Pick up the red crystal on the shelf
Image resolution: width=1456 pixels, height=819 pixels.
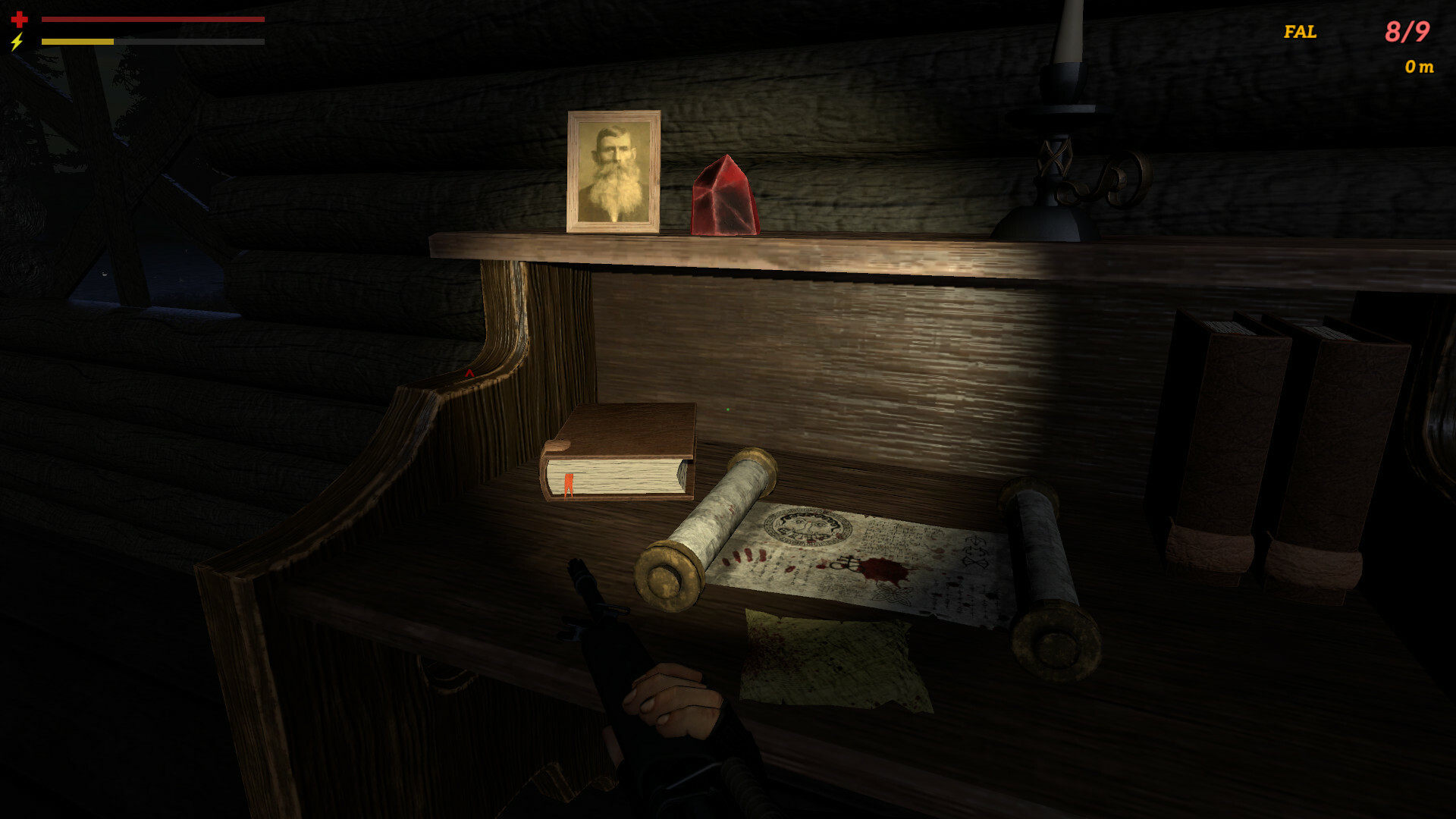pos(724,196)
